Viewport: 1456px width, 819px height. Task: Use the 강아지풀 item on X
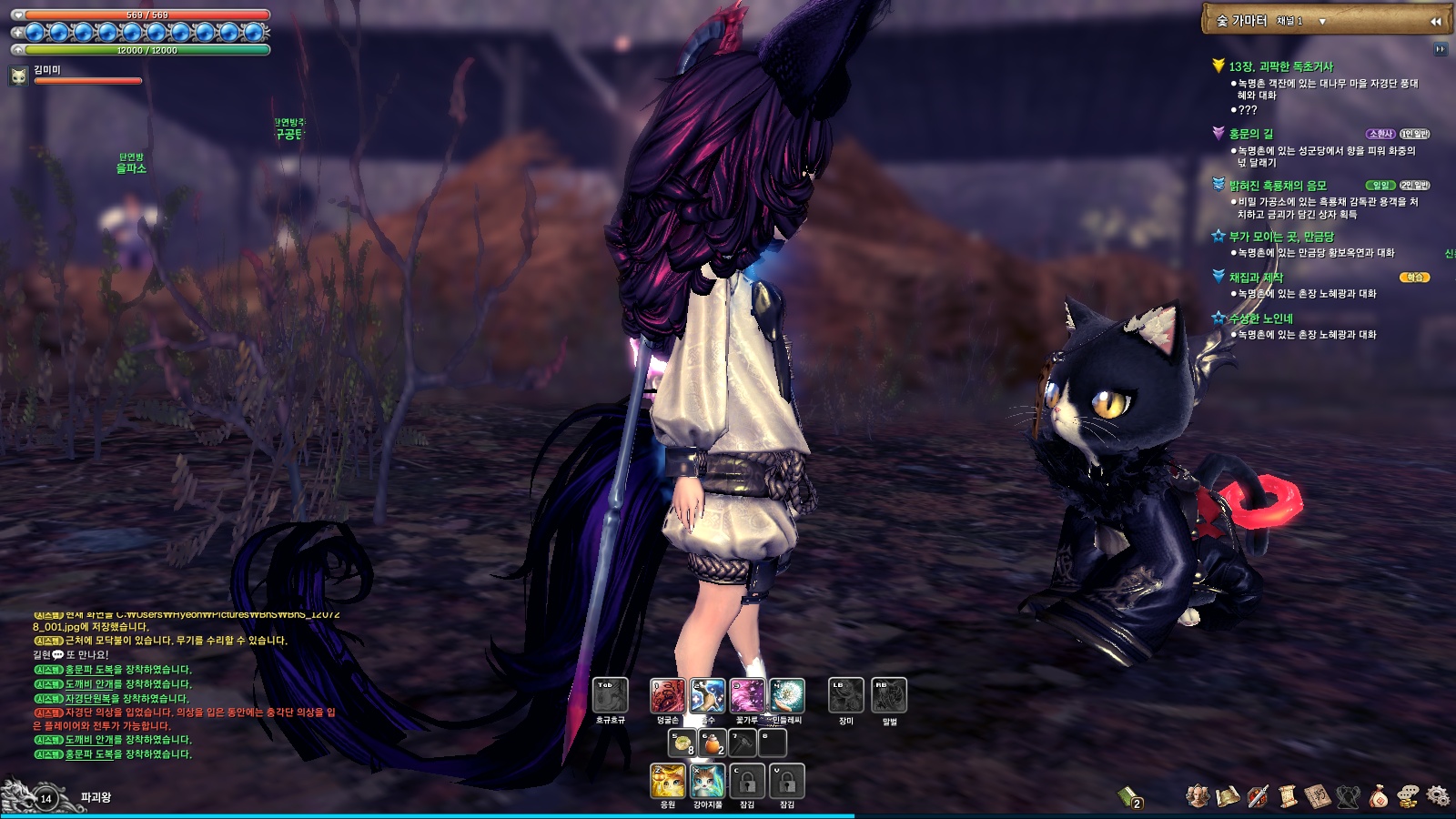(707, 782)
